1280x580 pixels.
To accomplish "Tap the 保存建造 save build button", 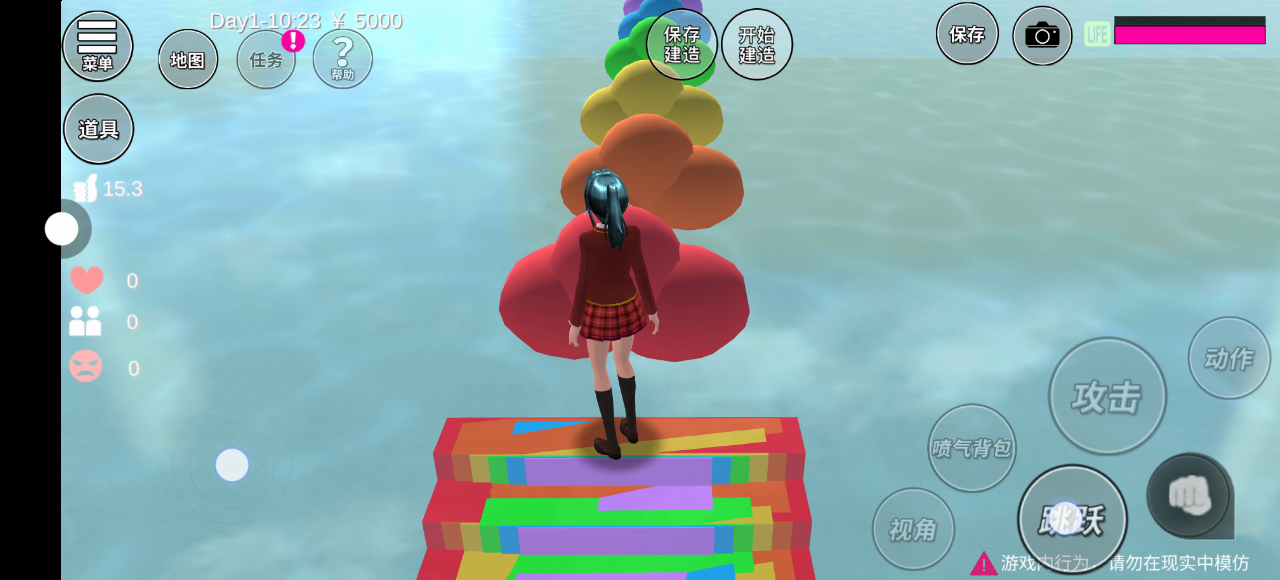I will tap(682, 45).
